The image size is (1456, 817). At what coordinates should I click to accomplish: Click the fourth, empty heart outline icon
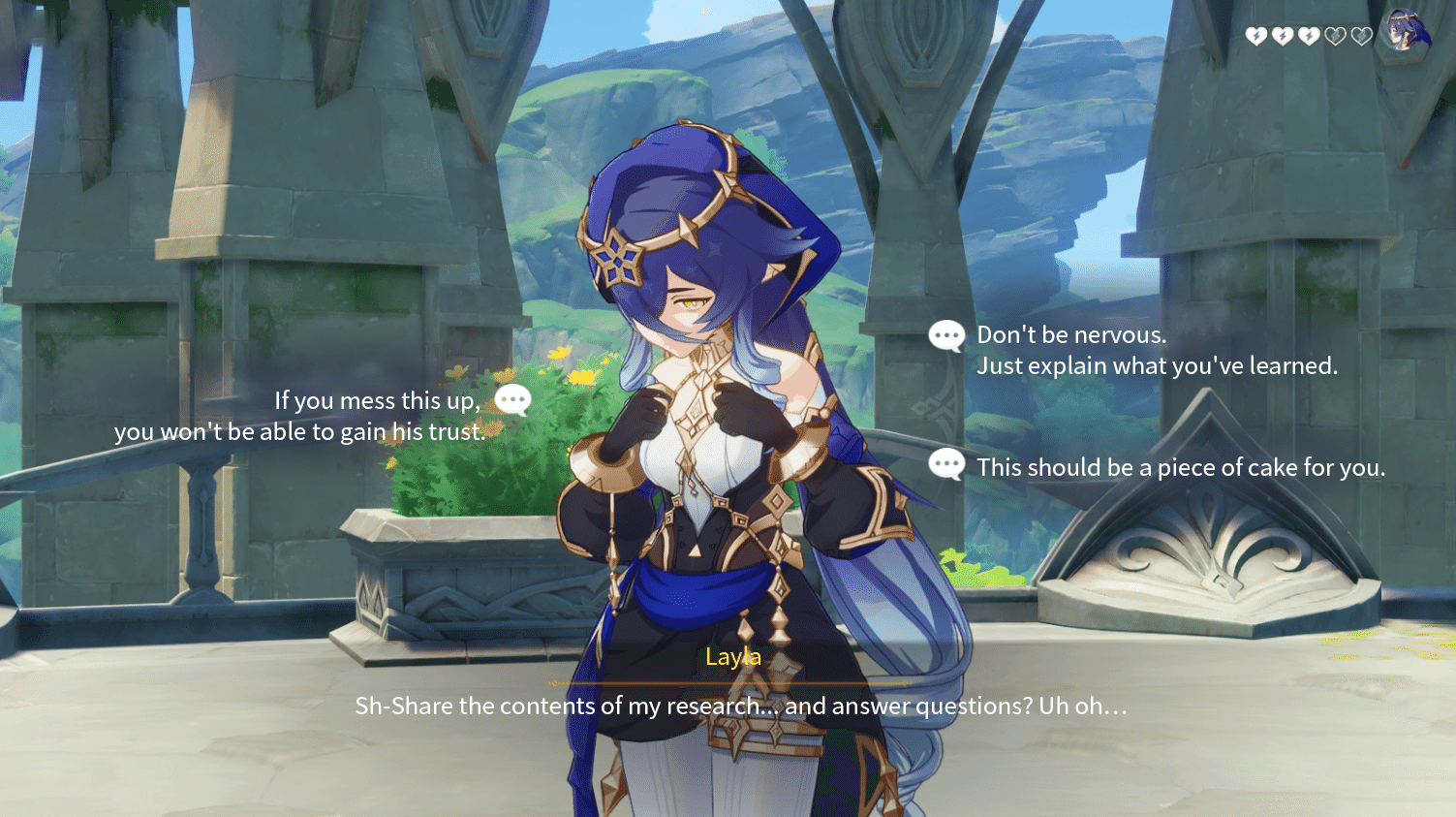tap(1335, 36)
